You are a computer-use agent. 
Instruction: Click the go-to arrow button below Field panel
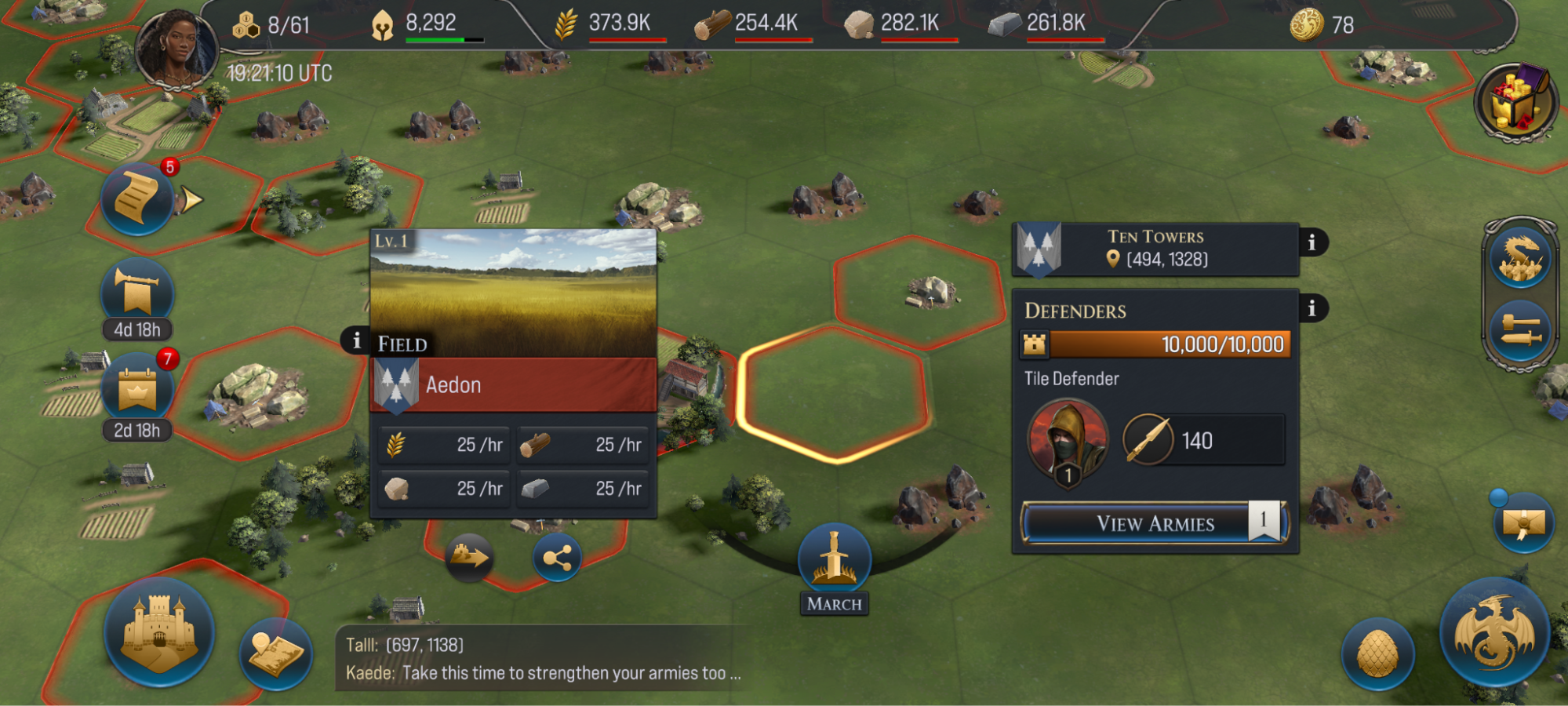point(468,557)
